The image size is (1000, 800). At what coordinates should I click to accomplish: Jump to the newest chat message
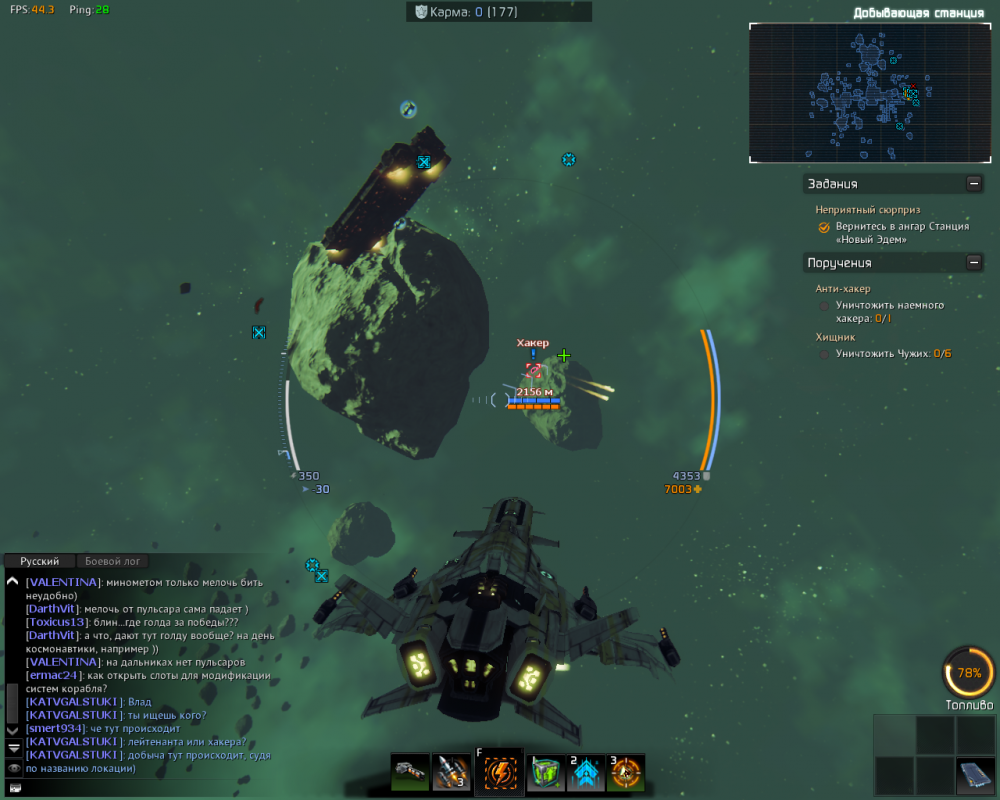(x=13, y=747)
